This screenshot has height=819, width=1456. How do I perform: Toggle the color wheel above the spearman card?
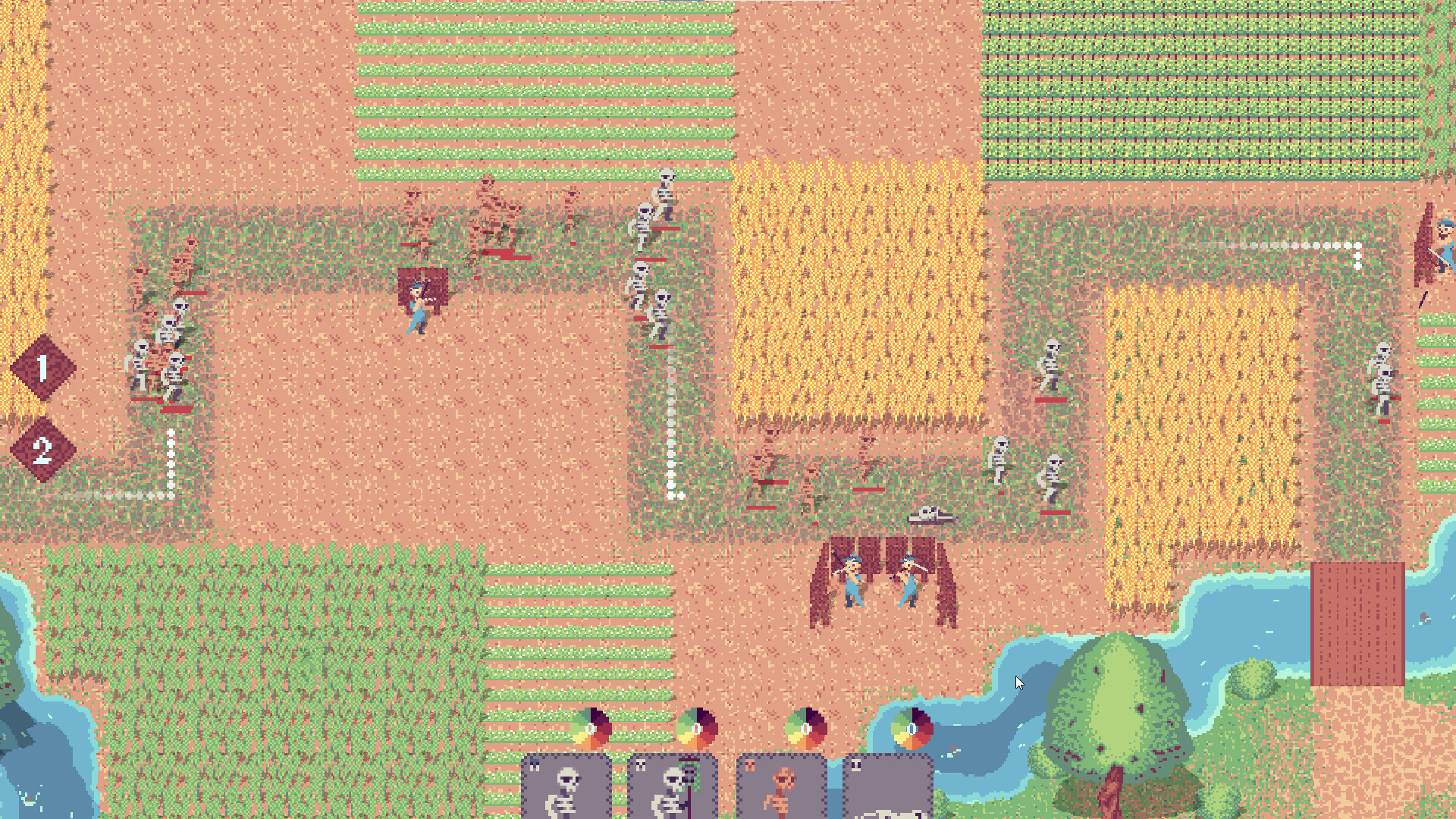tap(698, 730)
